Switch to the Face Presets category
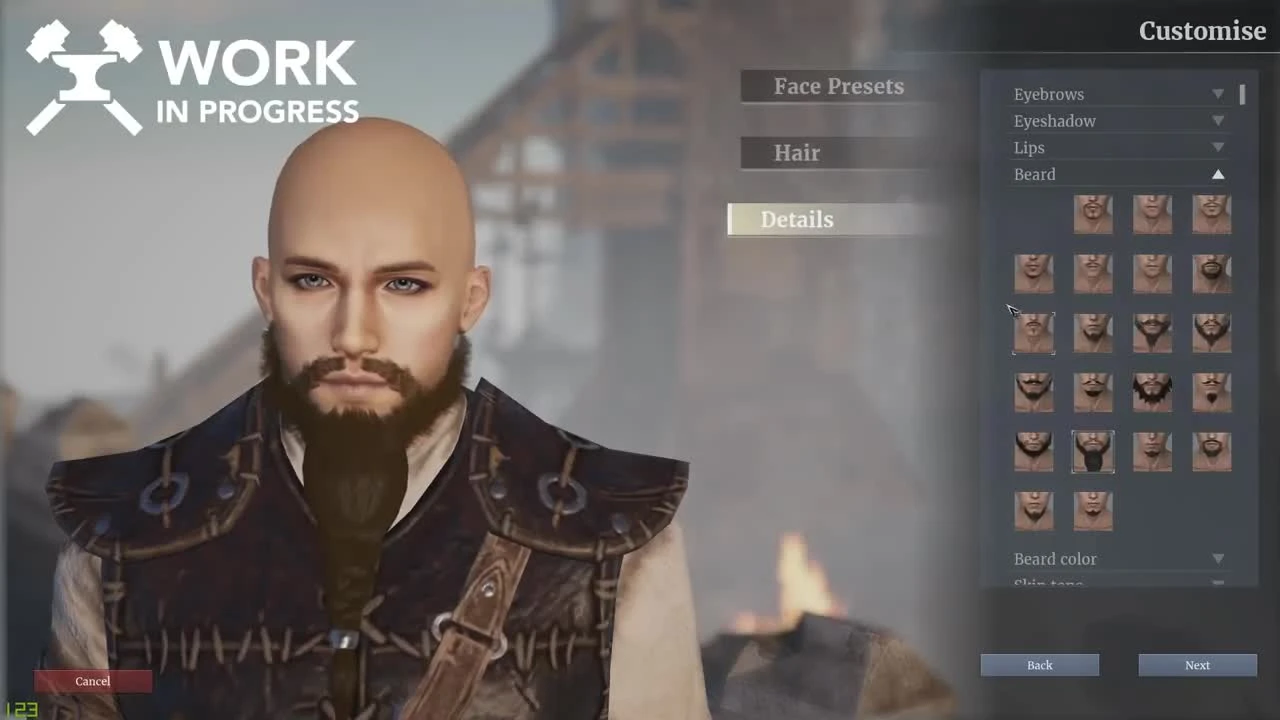This screenshot has height=720, width=1280. pyautogui.click(x=838, y=87)
